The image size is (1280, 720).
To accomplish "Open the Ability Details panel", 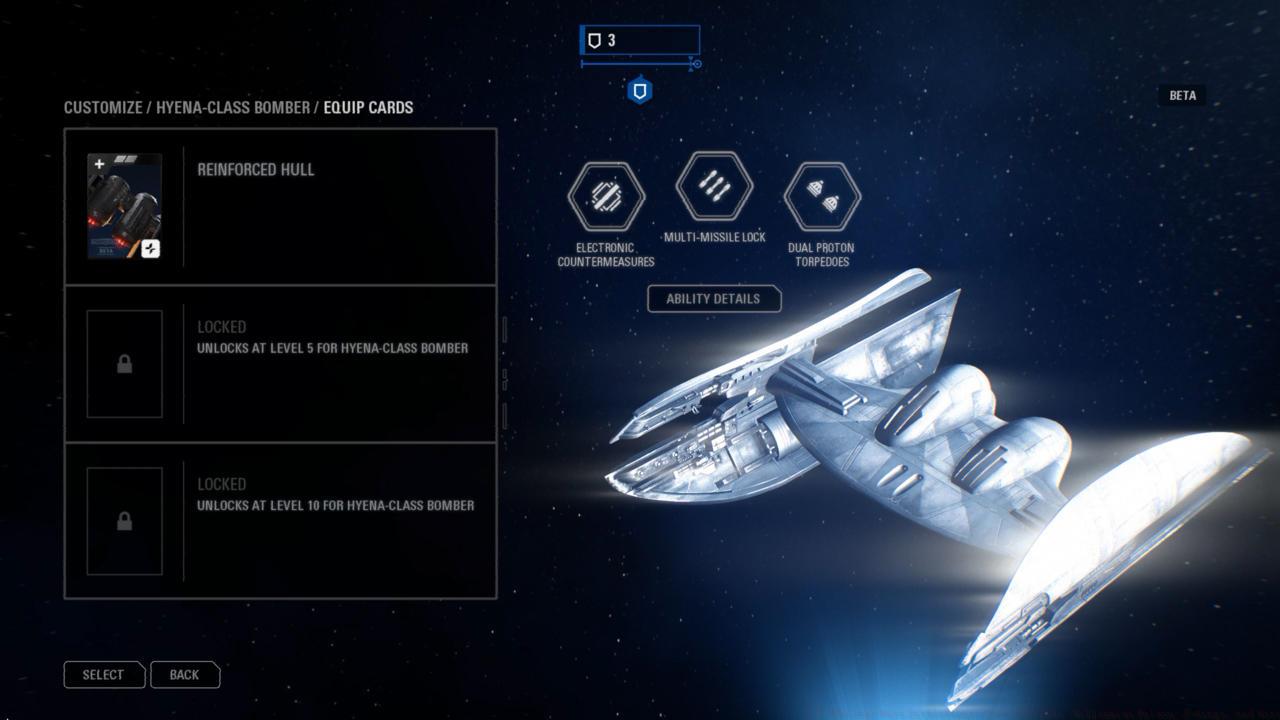I will (713, 299).
